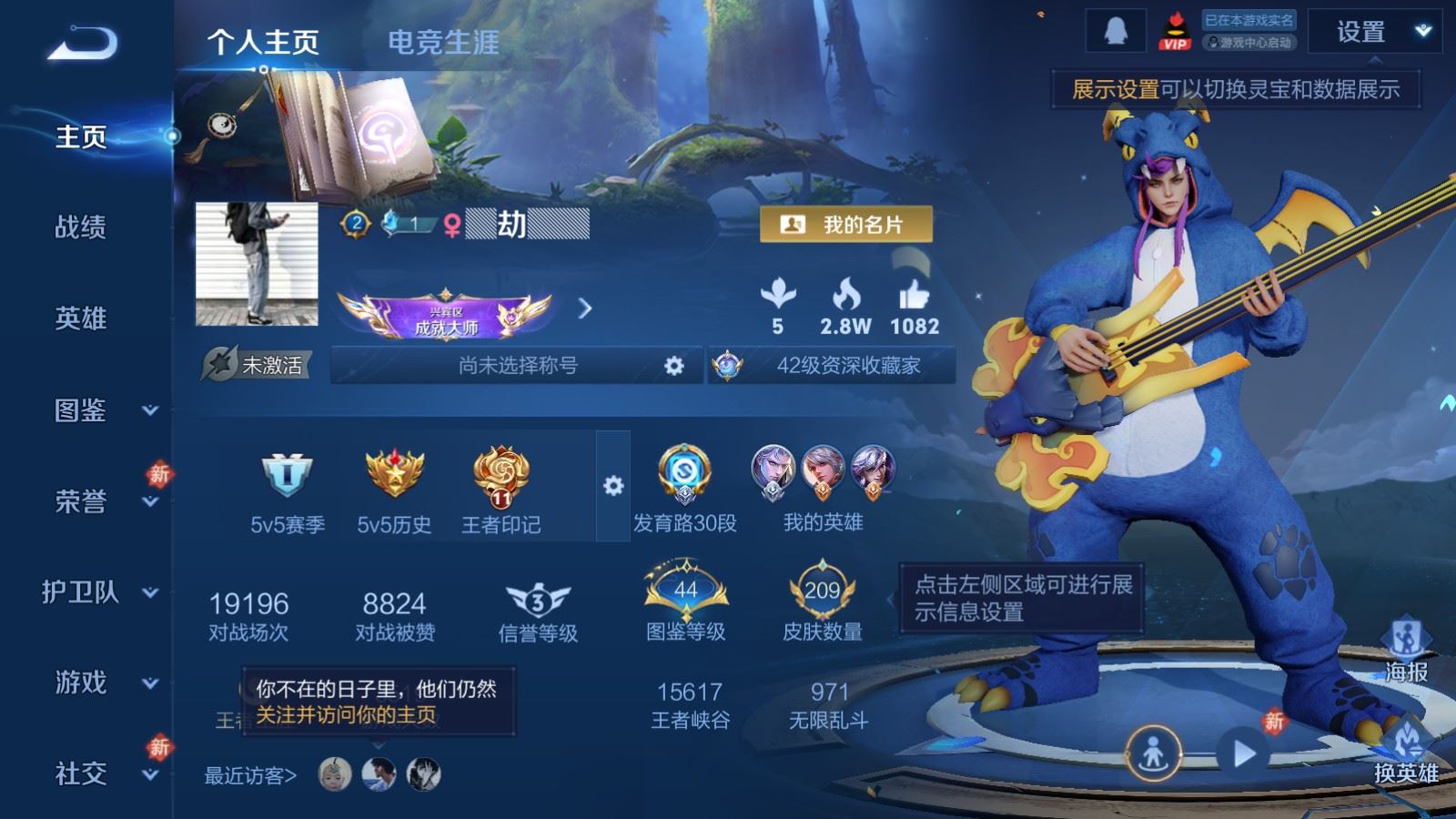The height and width of the screenshot is (819, 1456).
Task: Open the 海报 poster button
Action: coord(1406,651)
